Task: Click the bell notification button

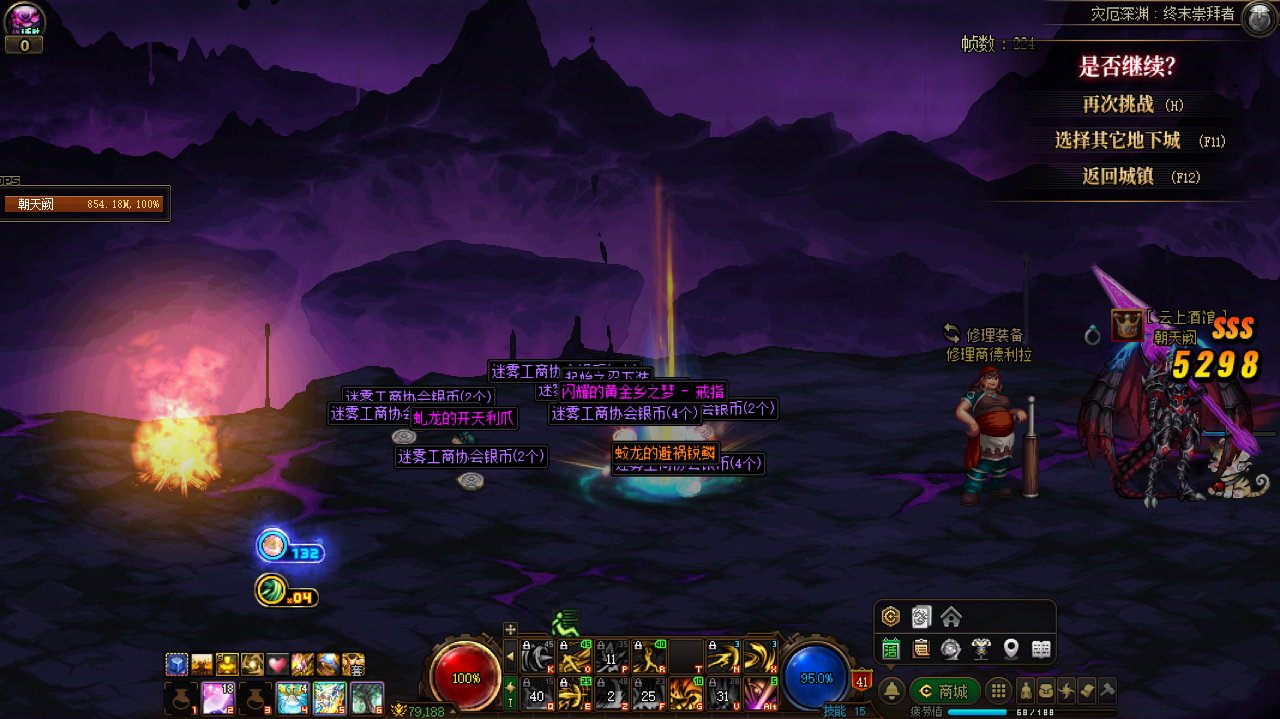Action: (x=891, y=691)
